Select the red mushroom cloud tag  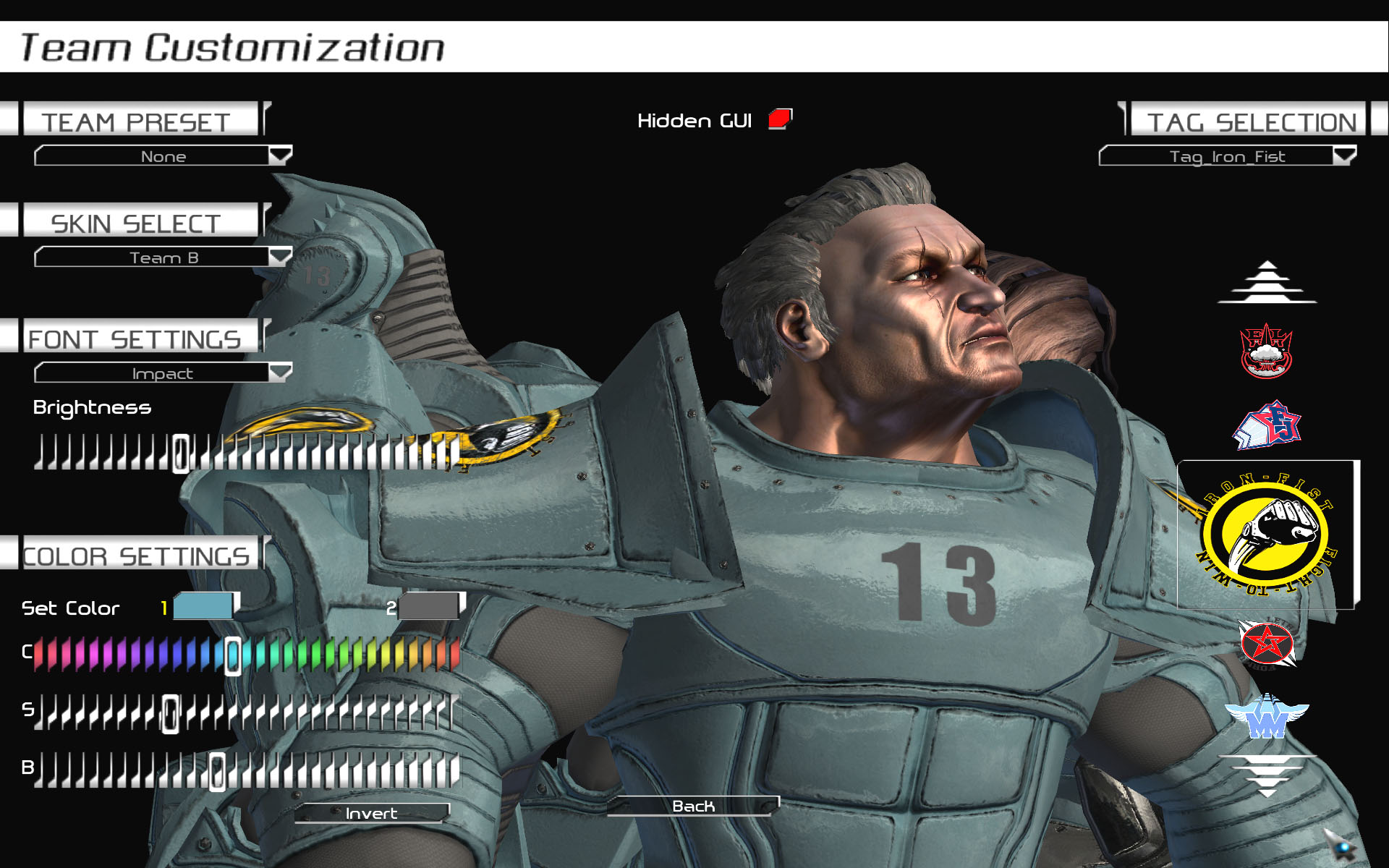pos(1266,351)
